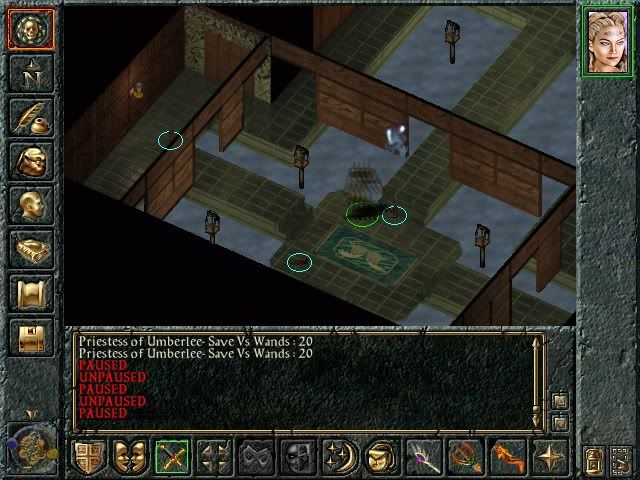
Task: Open the moon and stars spell button
Action: (x=340, y=457)
